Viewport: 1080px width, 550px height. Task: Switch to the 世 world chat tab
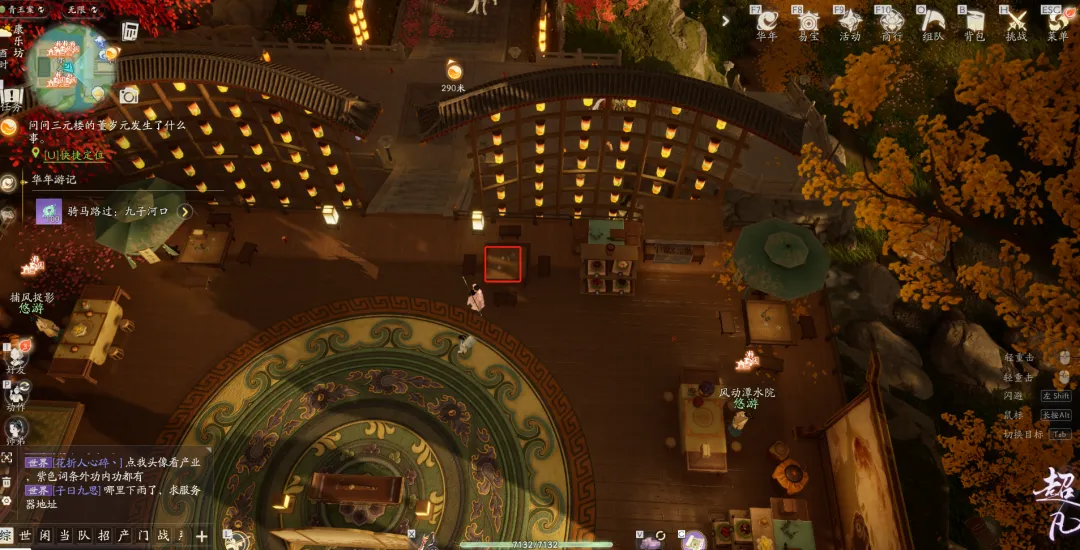click(x=26, y=536)
